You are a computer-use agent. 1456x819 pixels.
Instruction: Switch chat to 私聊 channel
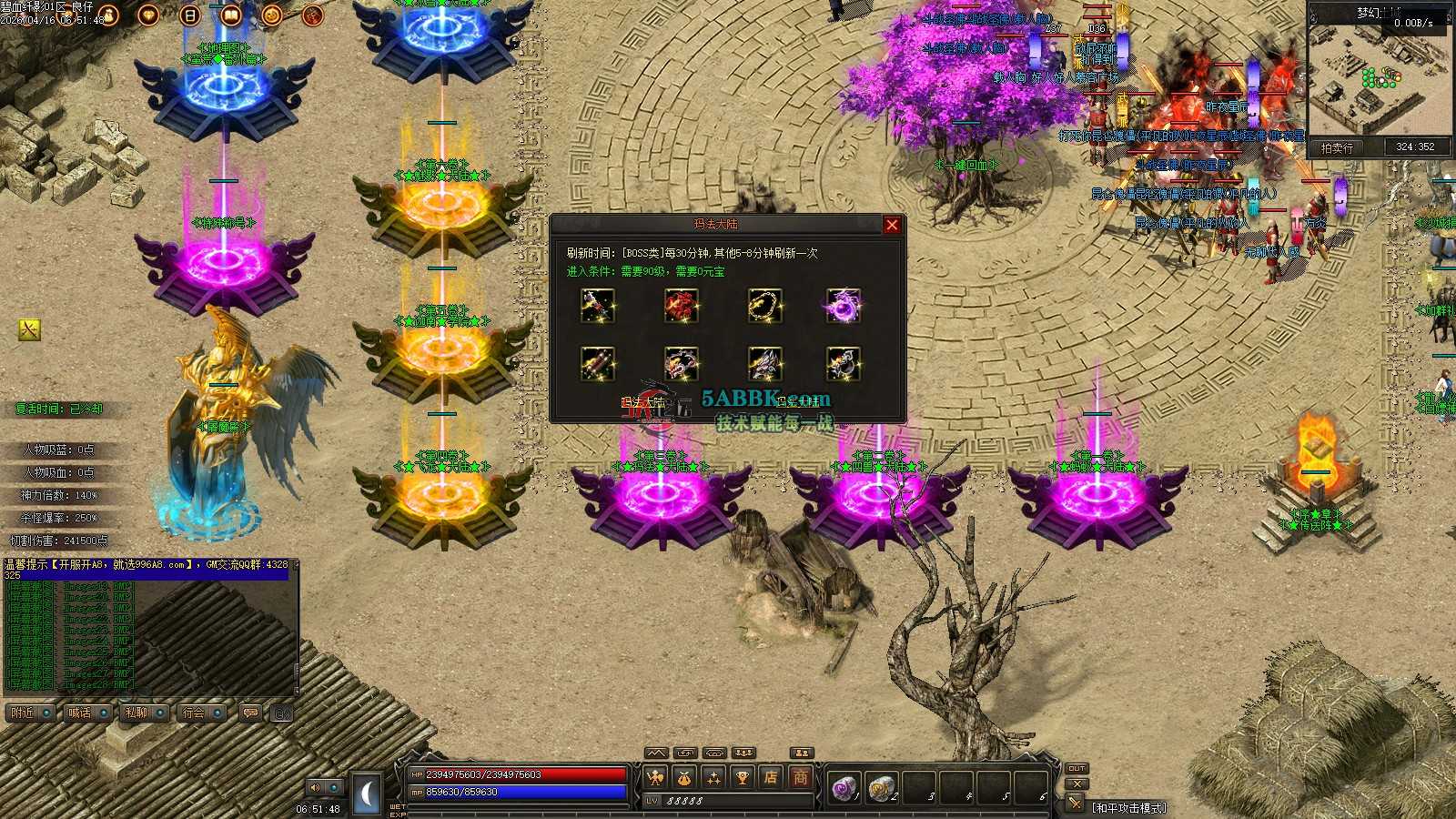[x=136, y=713]
